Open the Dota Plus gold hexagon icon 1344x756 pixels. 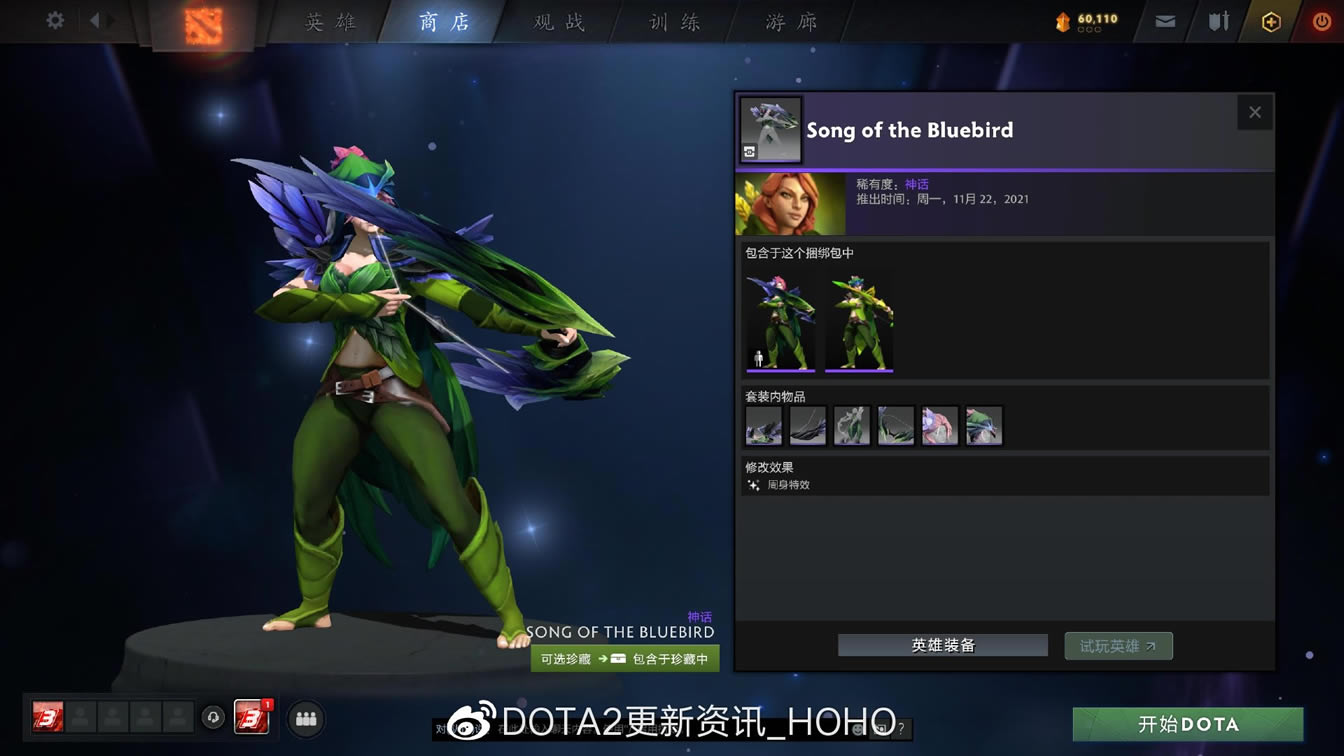[x=1272, y=19]
